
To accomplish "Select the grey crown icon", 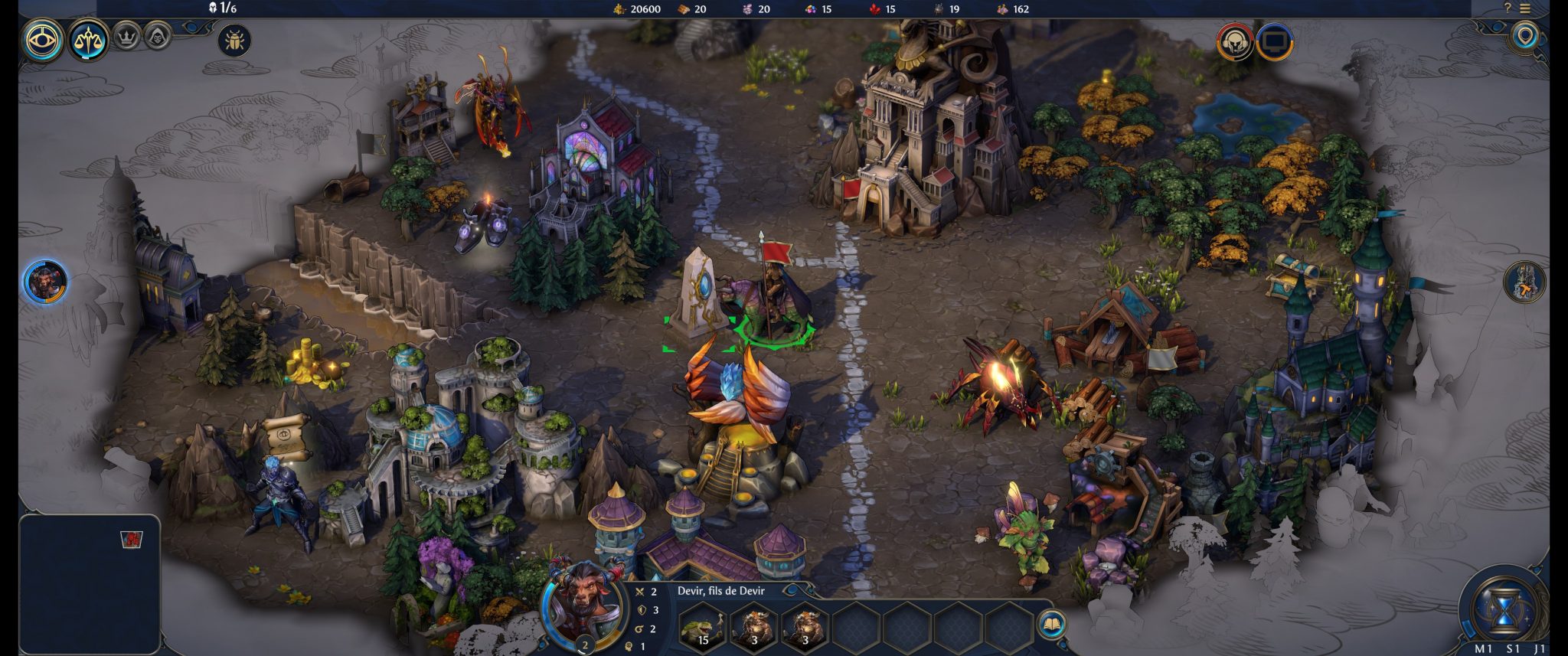I will (126, 35).
